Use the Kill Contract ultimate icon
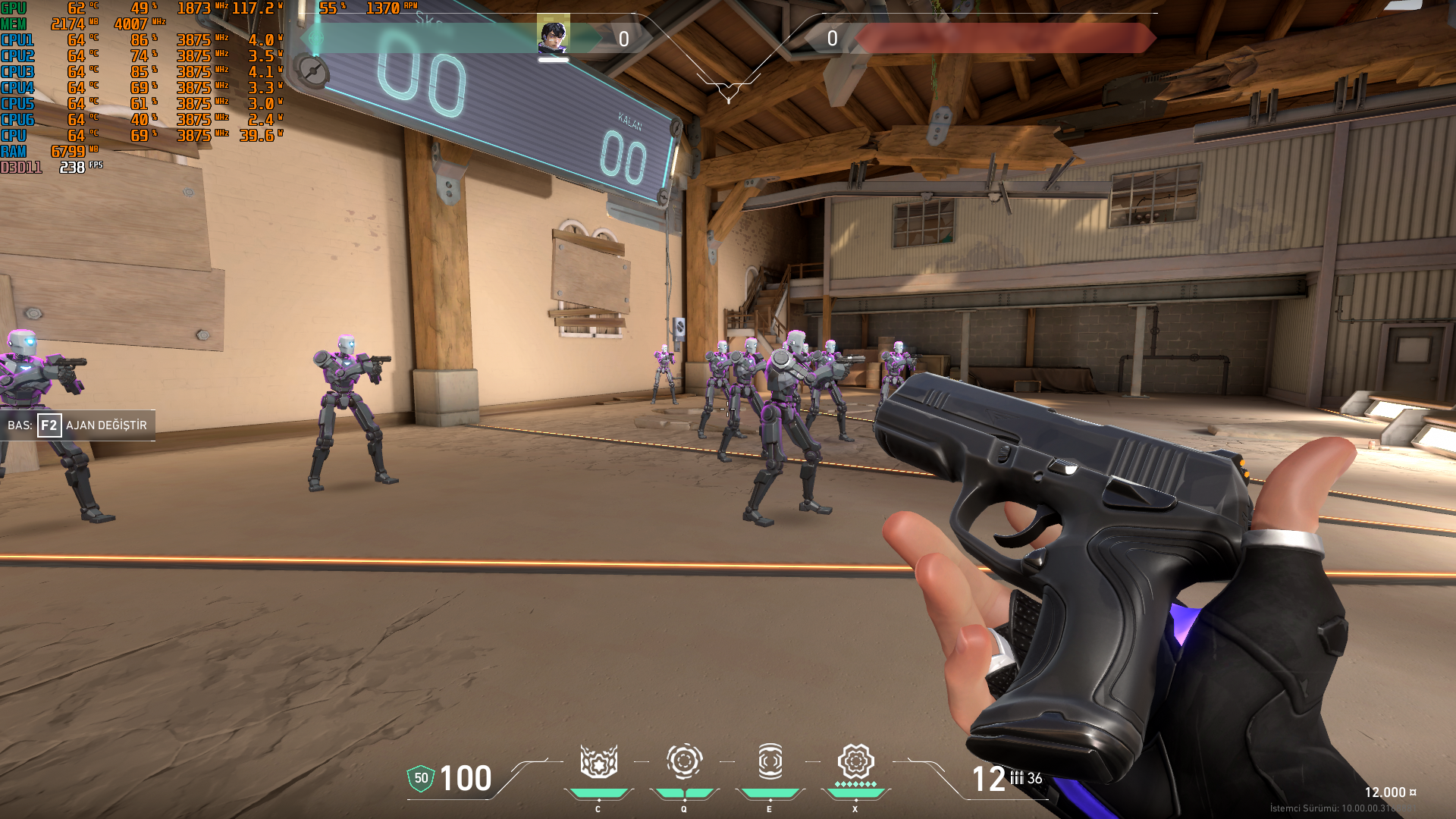 855,761
